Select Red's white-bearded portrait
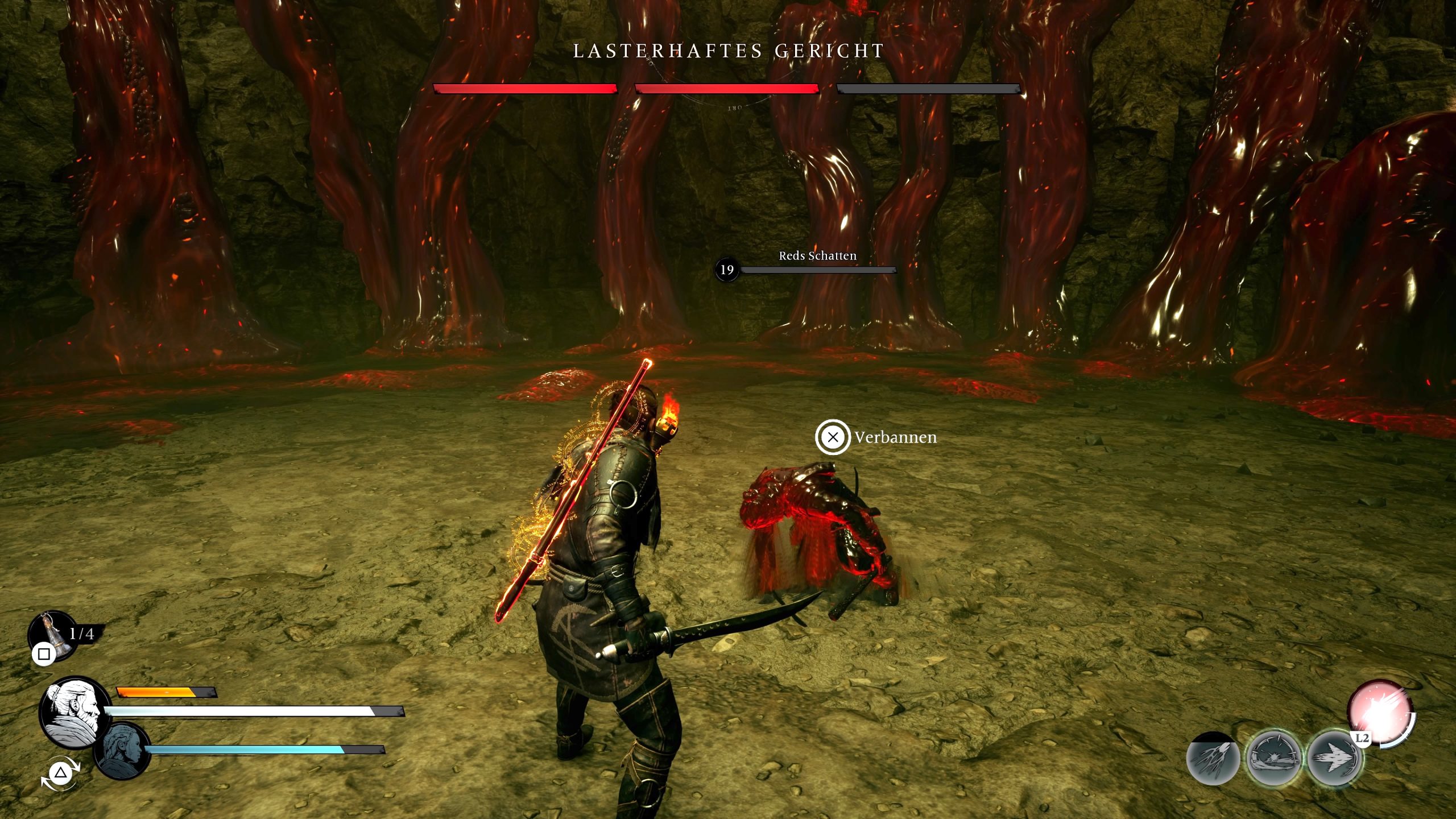 click(x=75, y=711)
